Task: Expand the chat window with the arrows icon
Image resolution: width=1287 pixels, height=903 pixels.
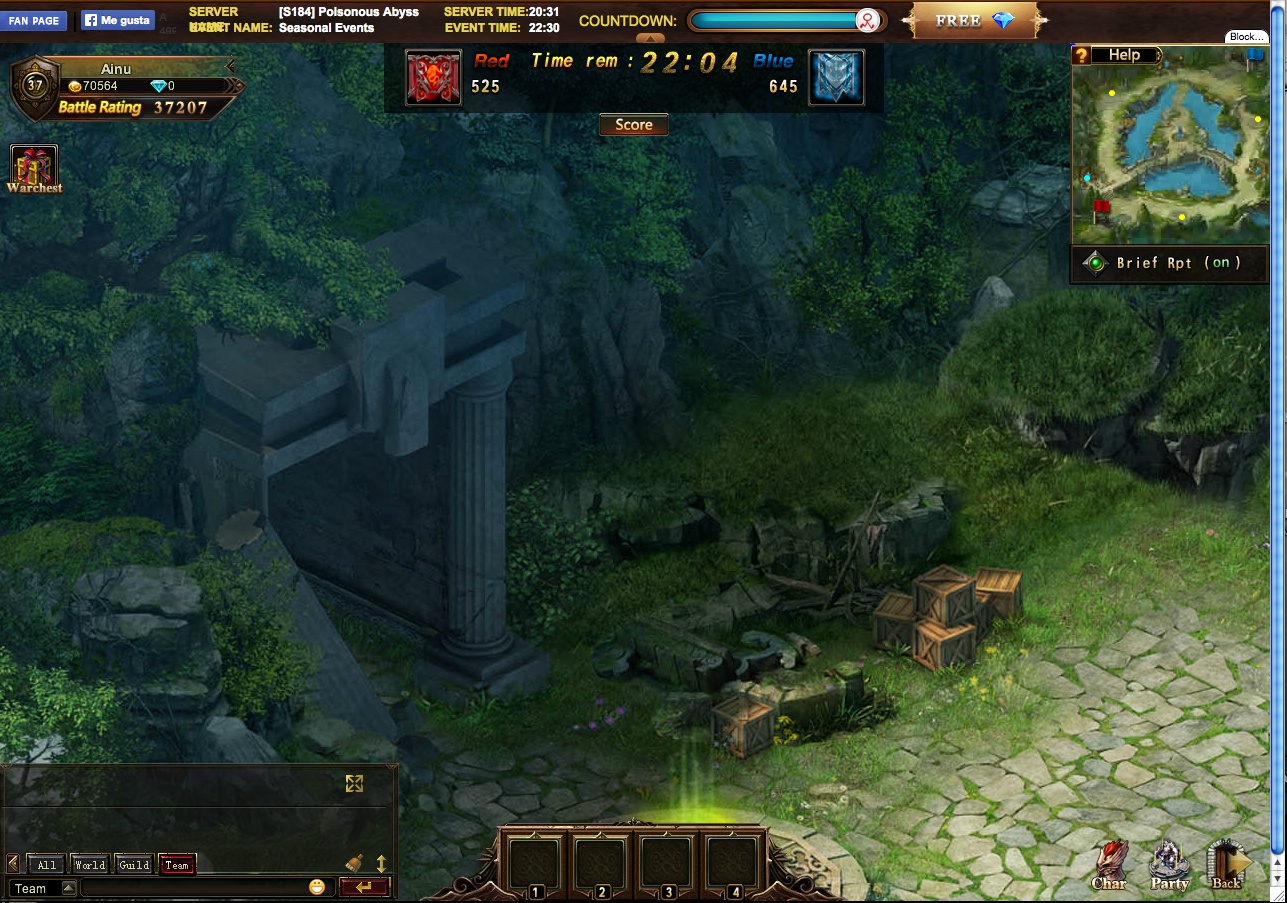Action: [x=354, y=783]
